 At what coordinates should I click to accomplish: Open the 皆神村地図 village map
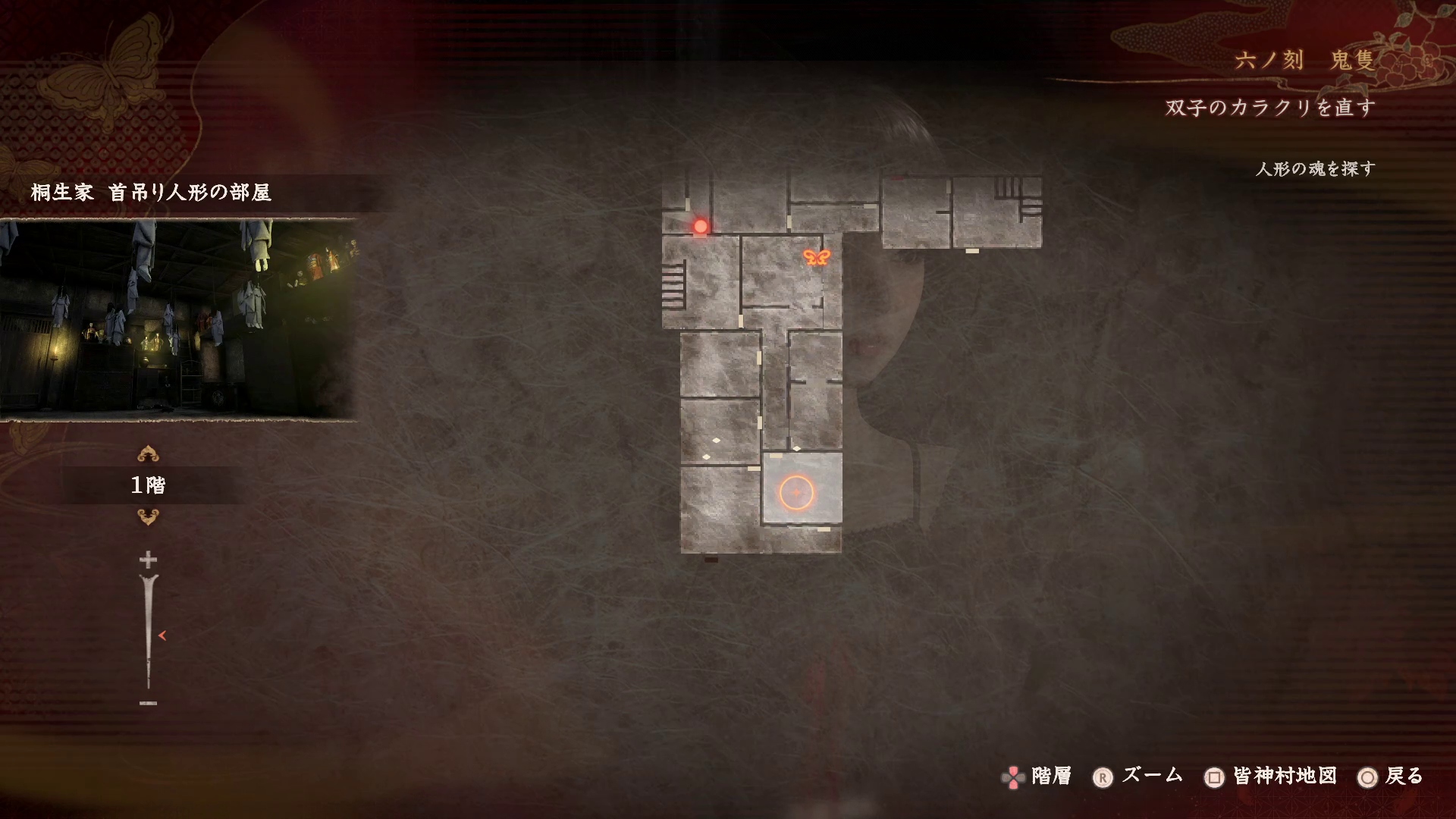1271,777
